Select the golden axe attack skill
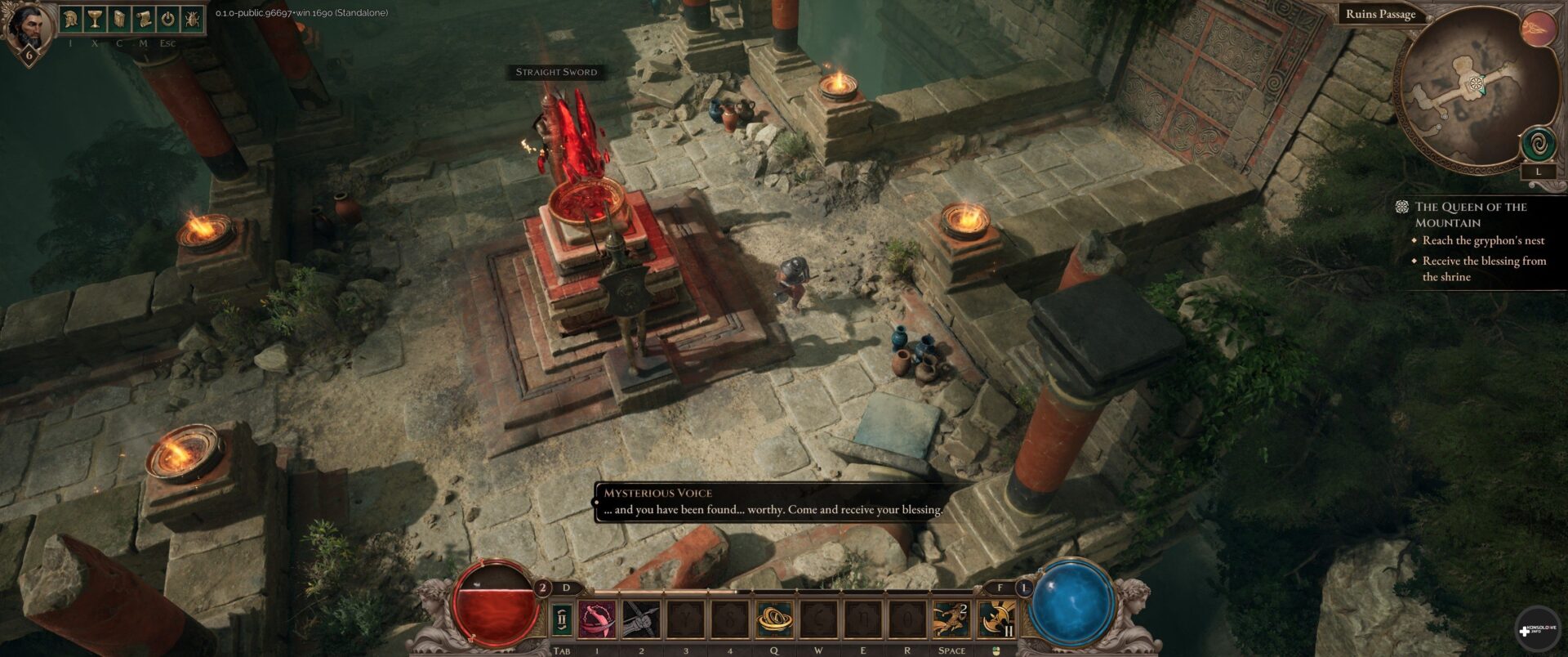This screenshot has width=1568, height=657. tap(996, 619)
